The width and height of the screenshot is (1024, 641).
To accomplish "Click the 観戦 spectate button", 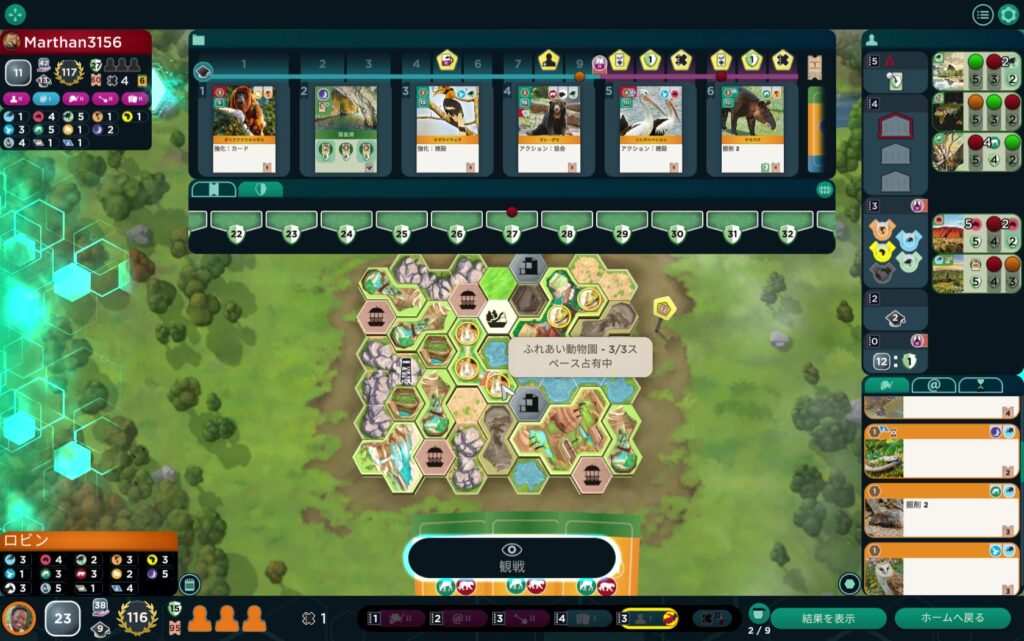I will (x=512, y=558).
